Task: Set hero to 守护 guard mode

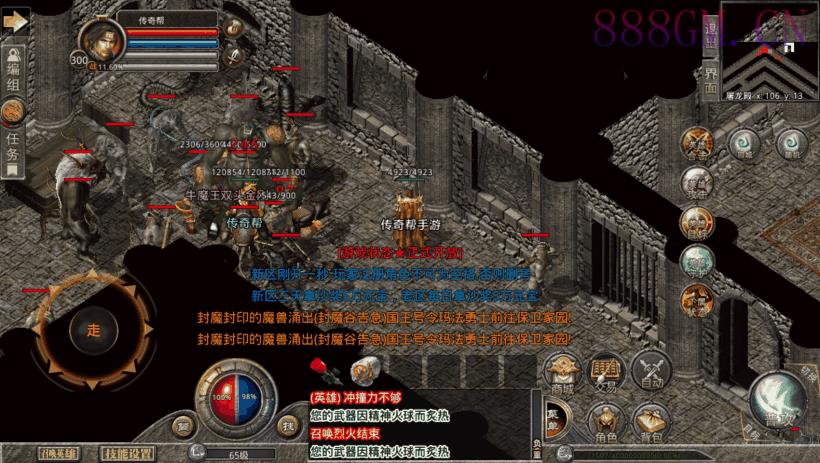Action: coord(696,260)
